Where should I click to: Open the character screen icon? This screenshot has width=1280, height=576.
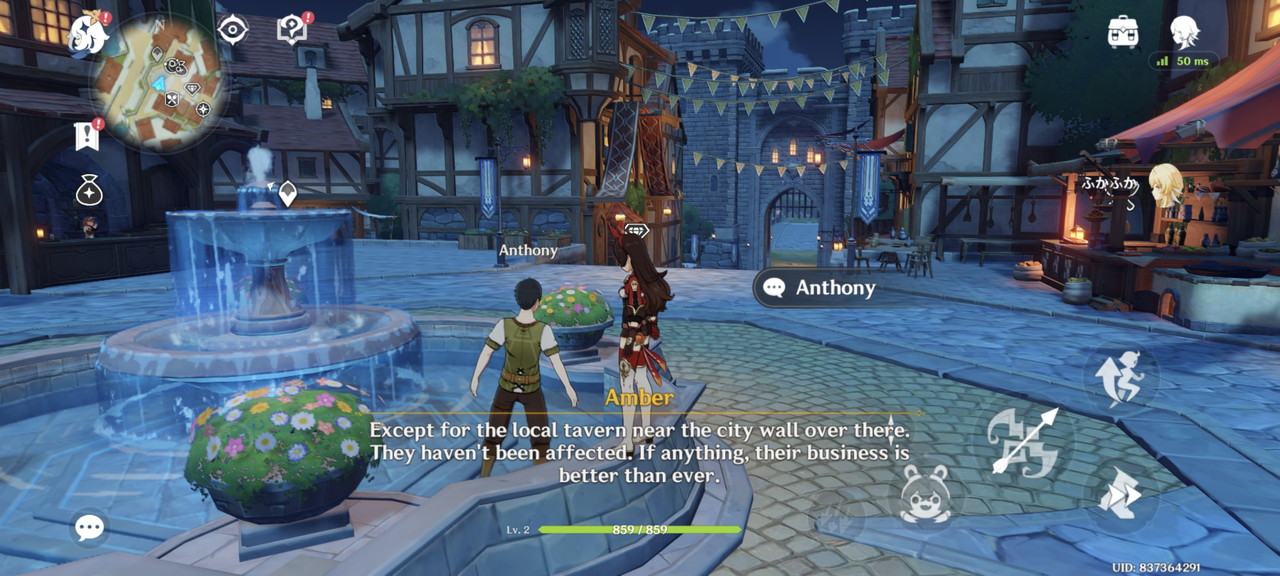tap(1184, 32)
